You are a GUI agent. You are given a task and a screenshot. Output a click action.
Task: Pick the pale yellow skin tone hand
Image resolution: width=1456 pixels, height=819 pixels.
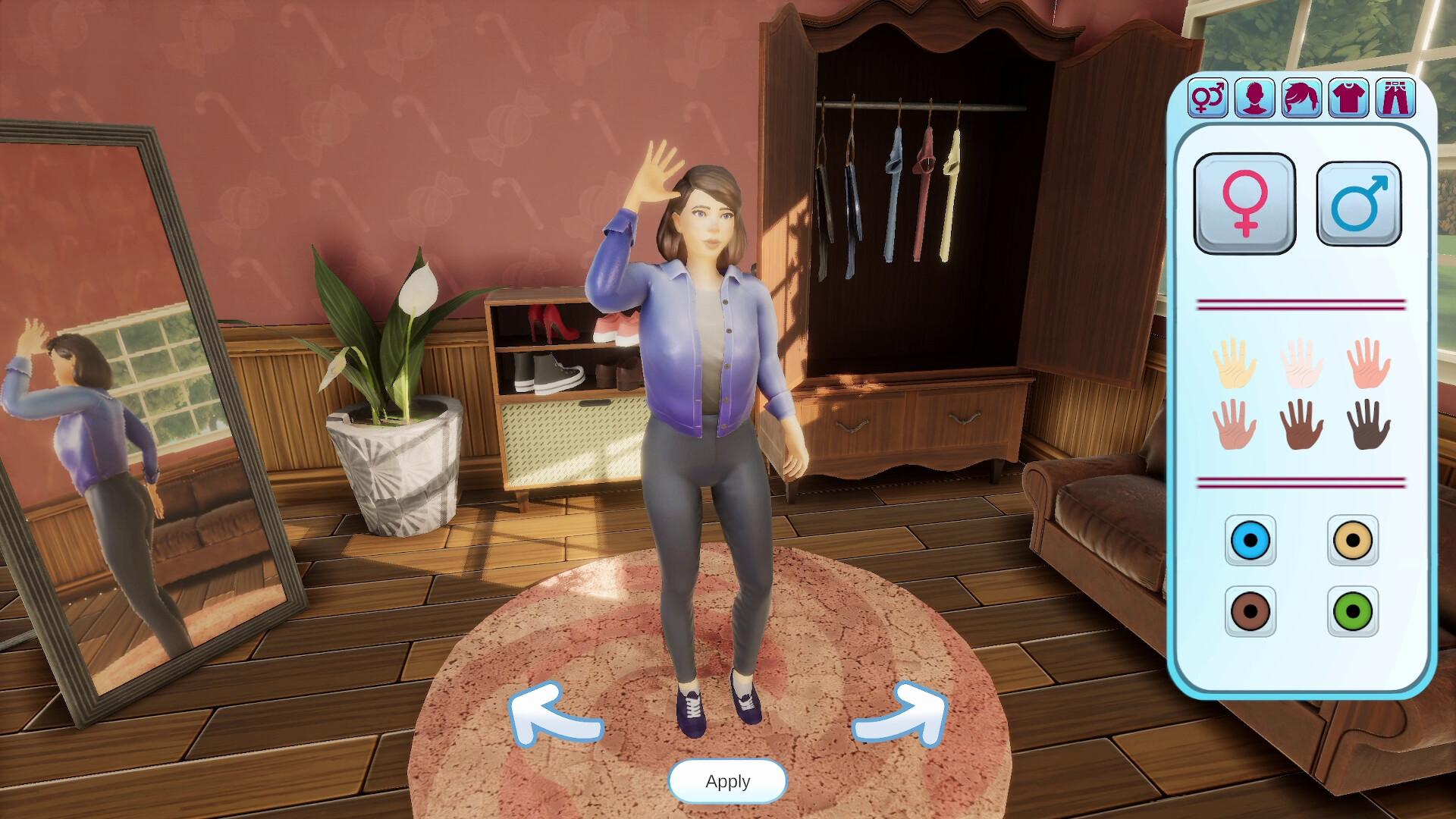(1235, 363)
